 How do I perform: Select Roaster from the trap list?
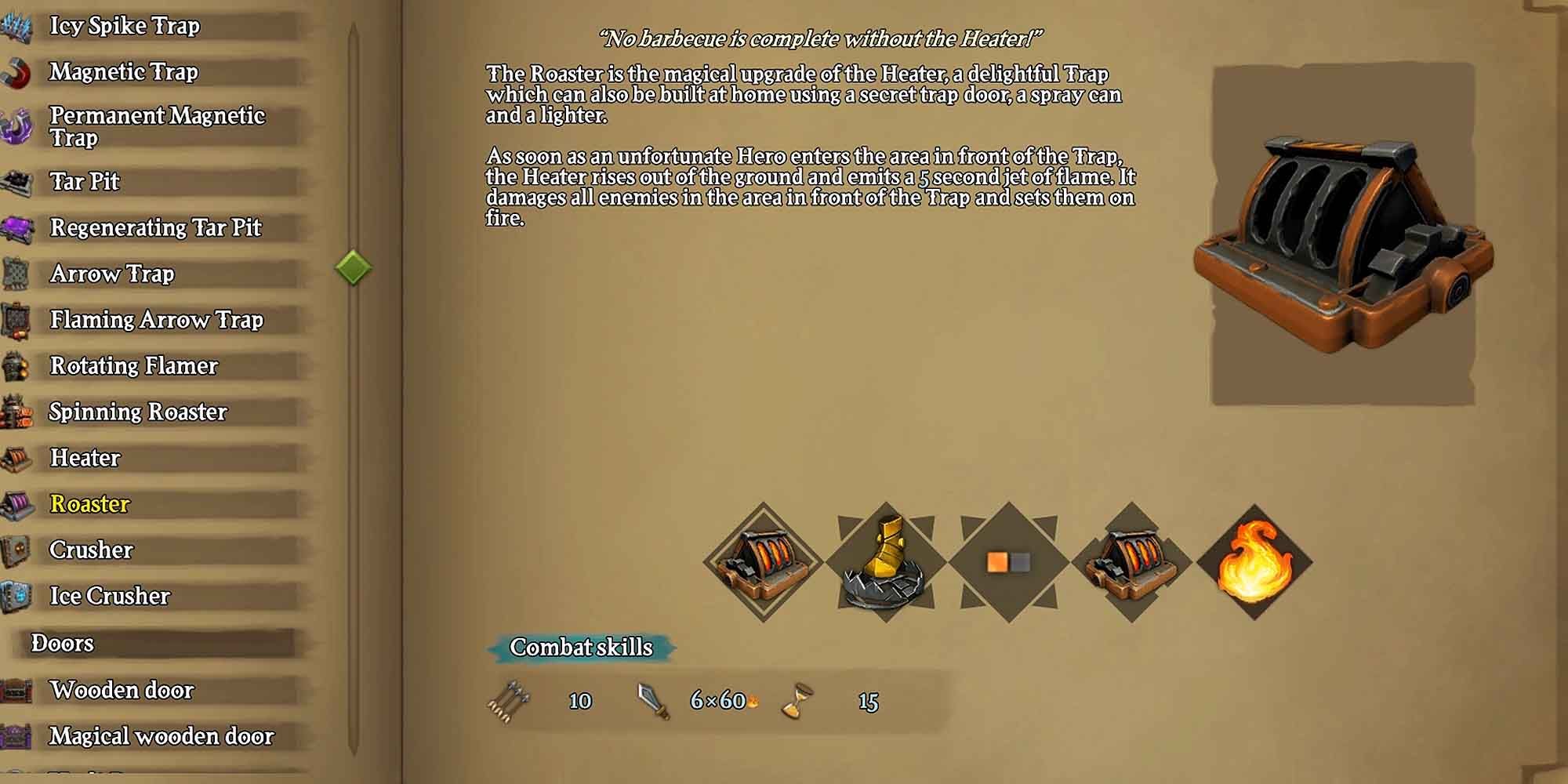pos(89,504)
